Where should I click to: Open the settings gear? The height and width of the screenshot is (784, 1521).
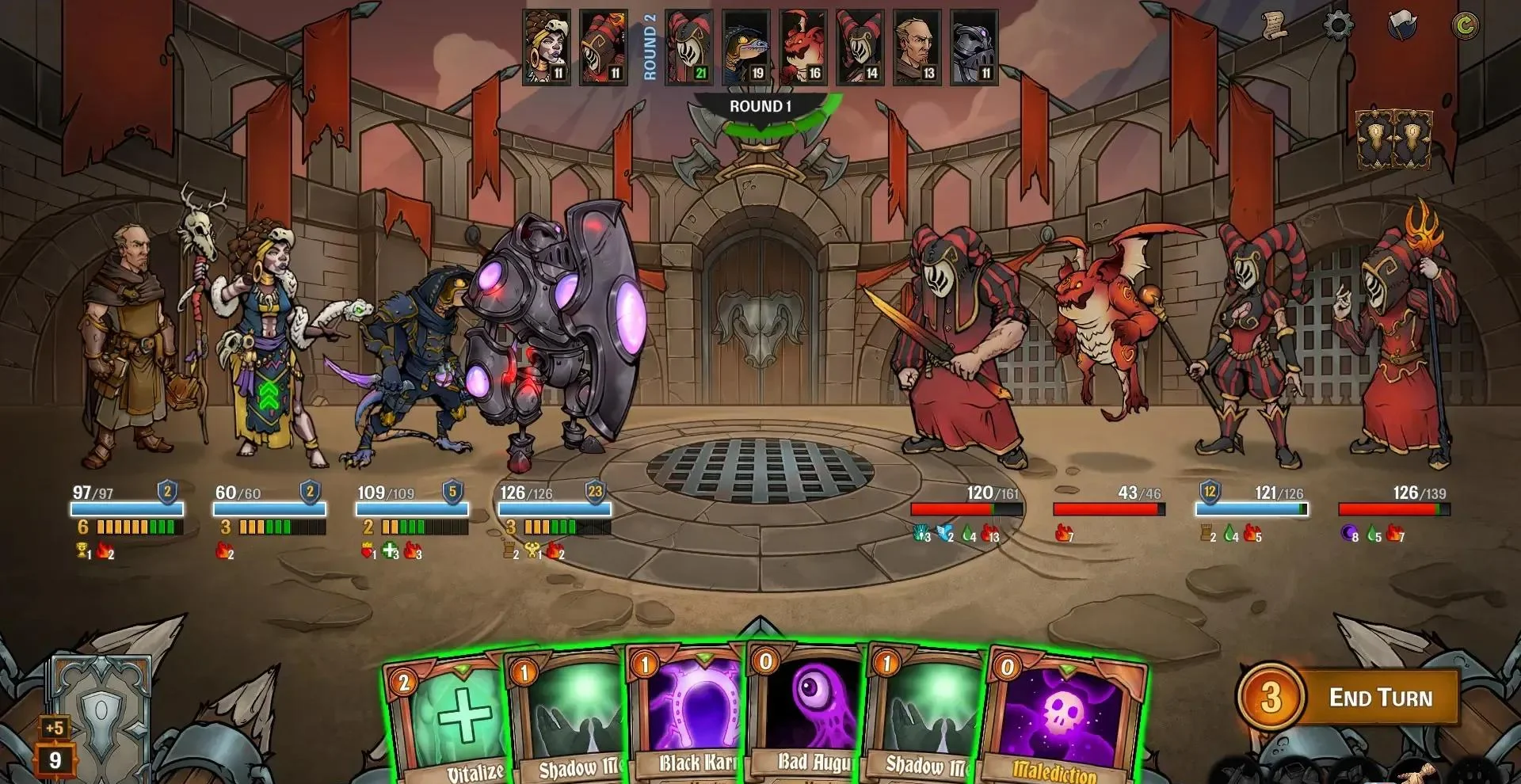pyautogui.click(x=1338, y=26)
